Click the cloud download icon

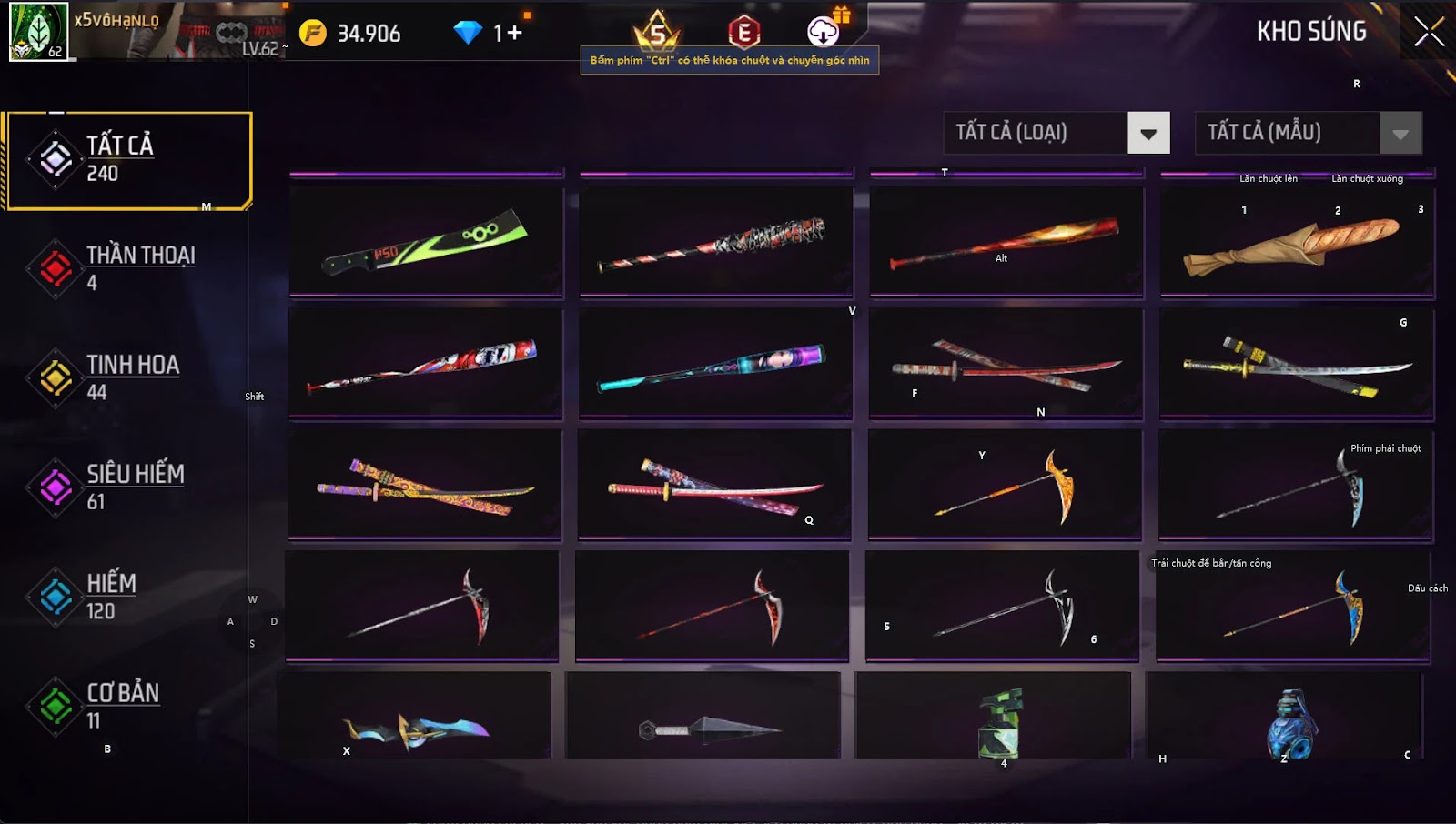click(824, 31)
